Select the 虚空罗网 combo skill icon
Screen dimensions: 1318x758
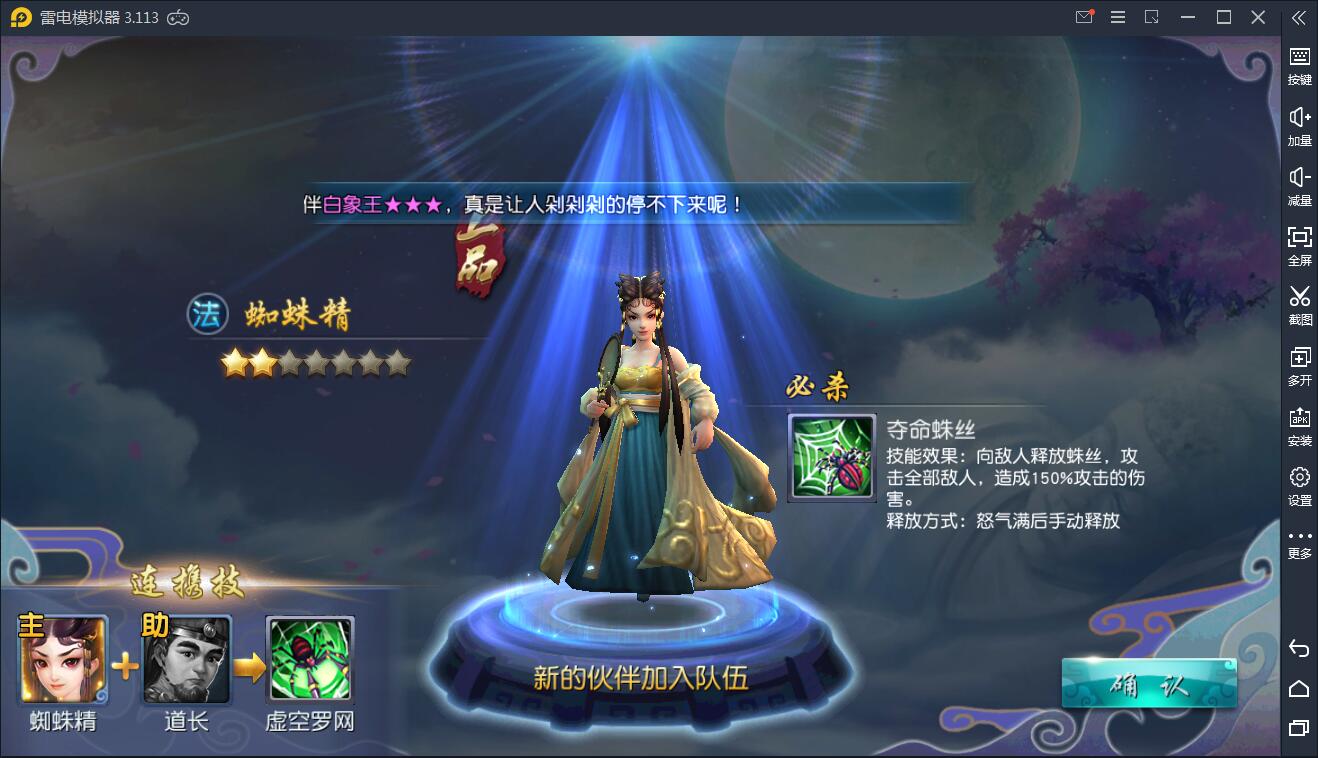[x=310, y=659]
